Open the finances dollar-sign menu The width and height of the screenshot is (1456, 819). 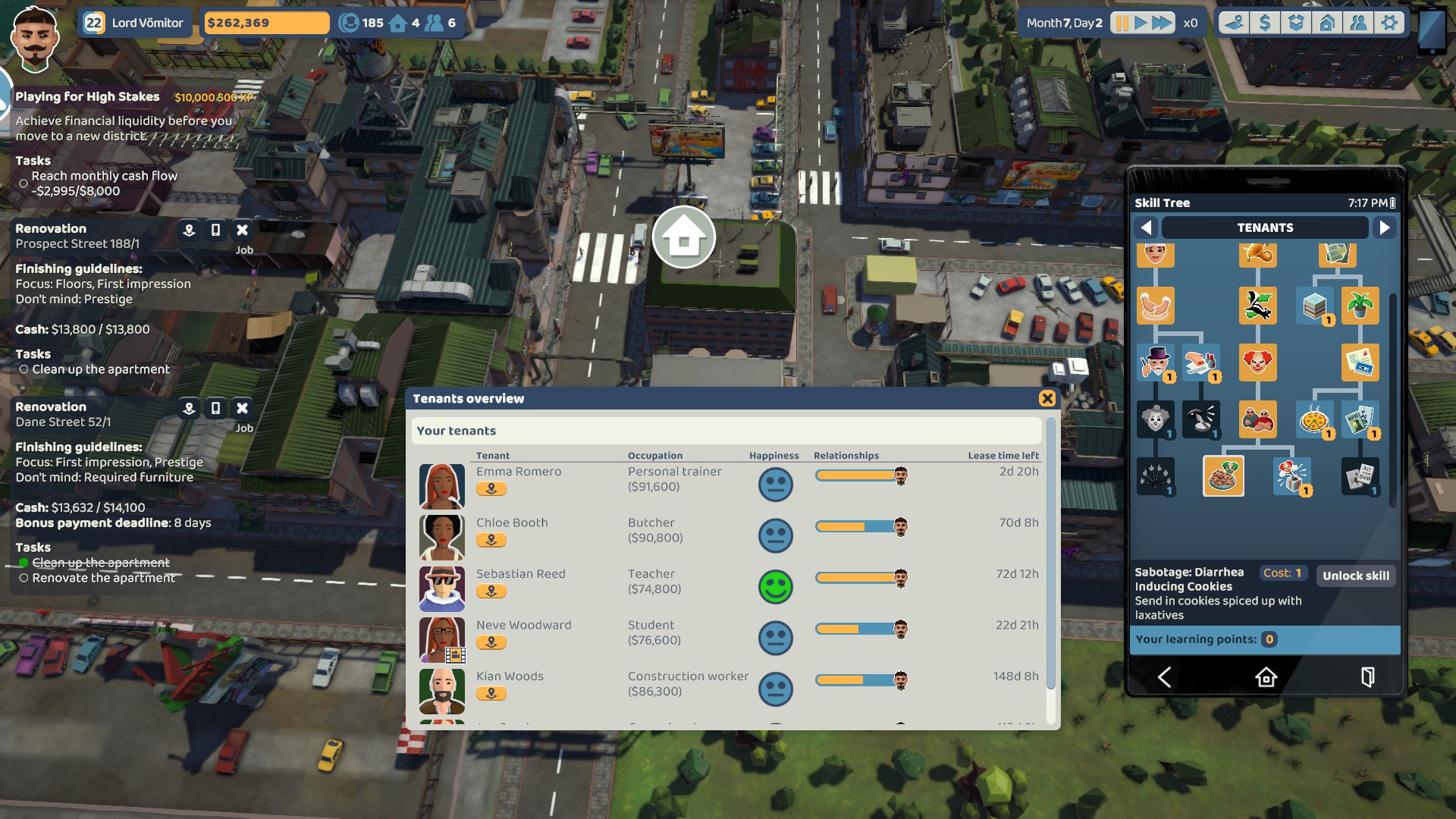[1265, 23]
